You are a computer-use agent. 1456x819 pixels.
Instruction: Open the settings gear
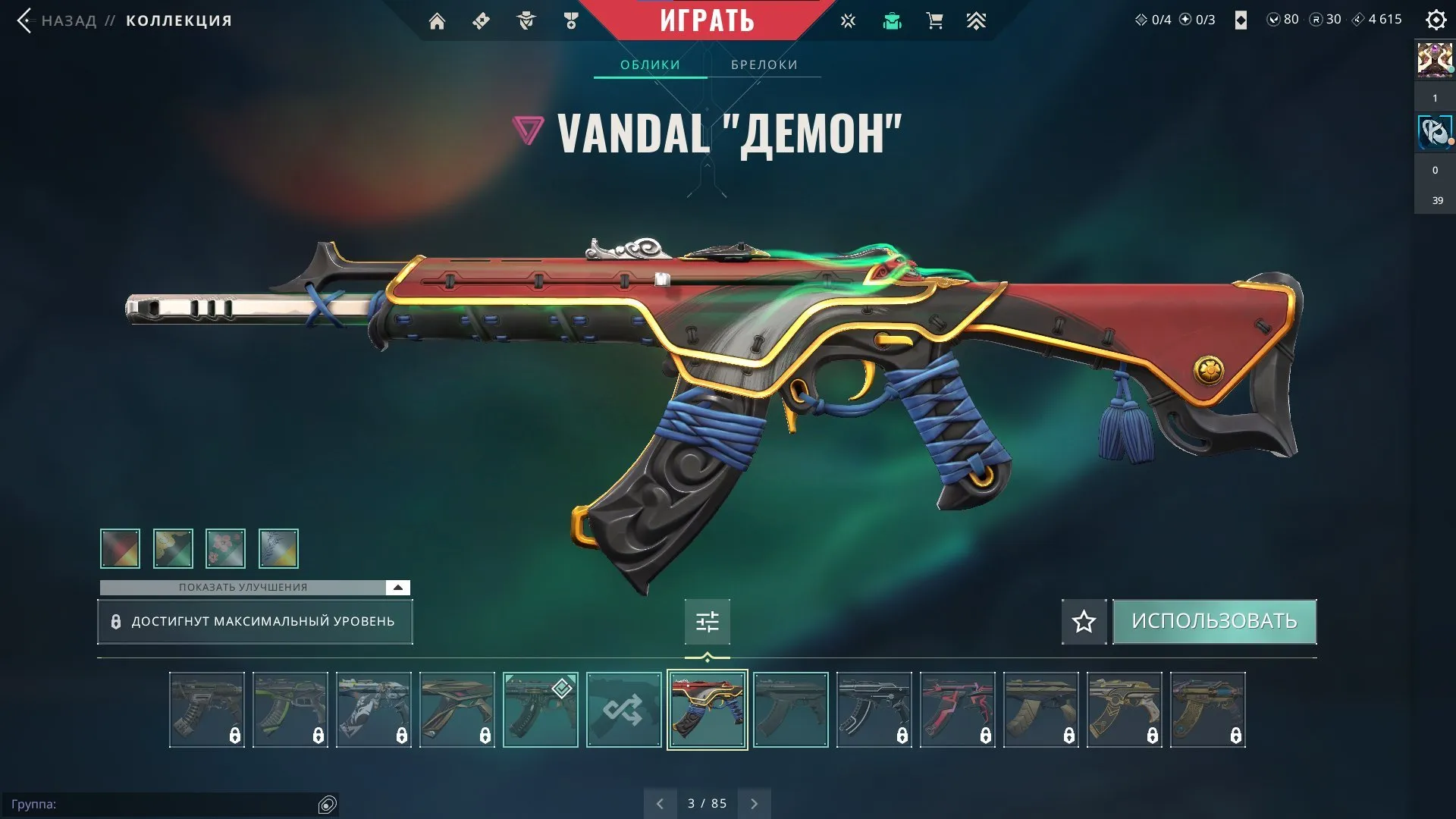[x=1436, y=20]
